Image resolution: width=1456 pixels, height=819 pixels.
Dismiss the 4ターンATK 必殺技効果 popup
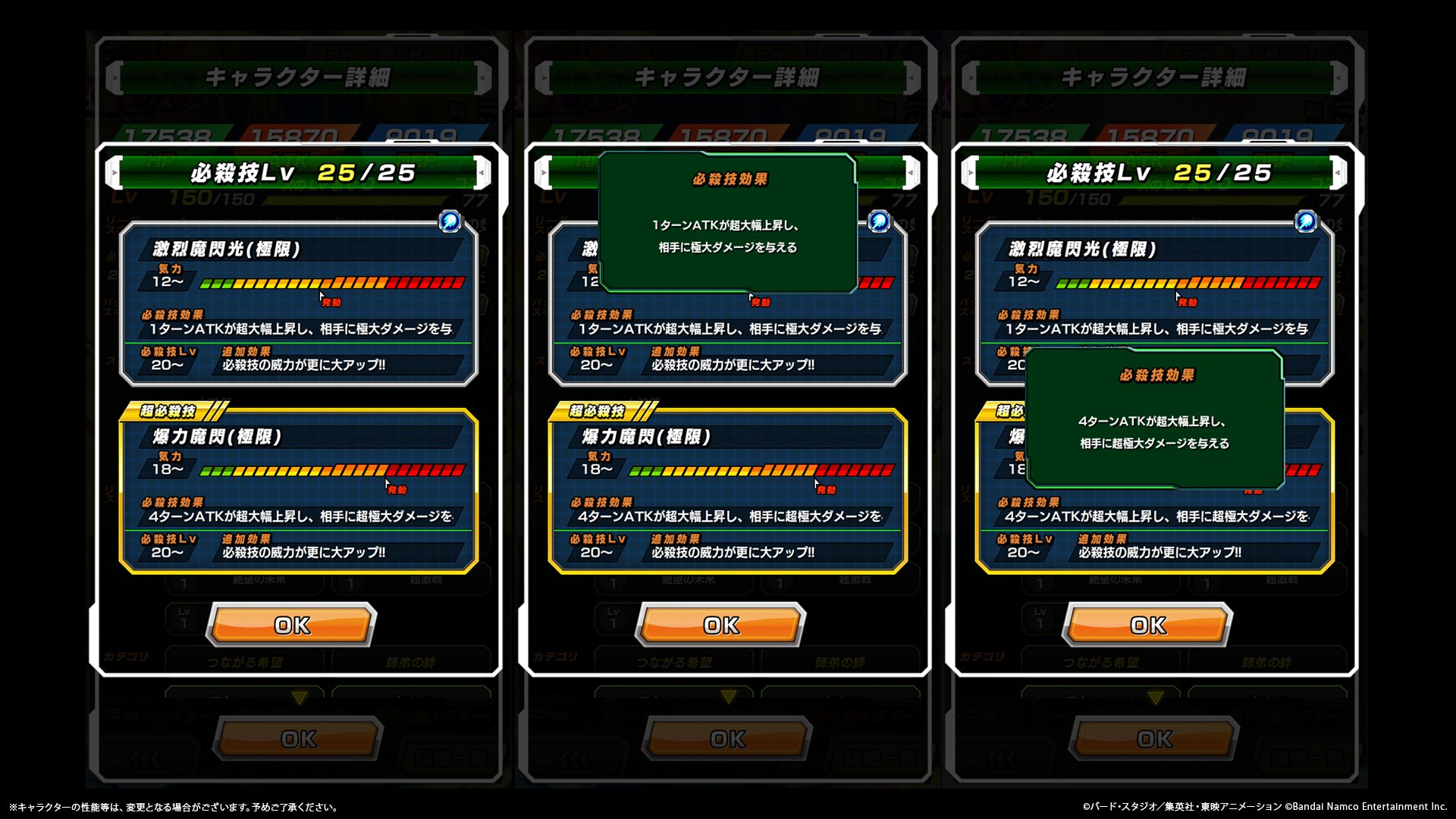tap(1154, 419)
